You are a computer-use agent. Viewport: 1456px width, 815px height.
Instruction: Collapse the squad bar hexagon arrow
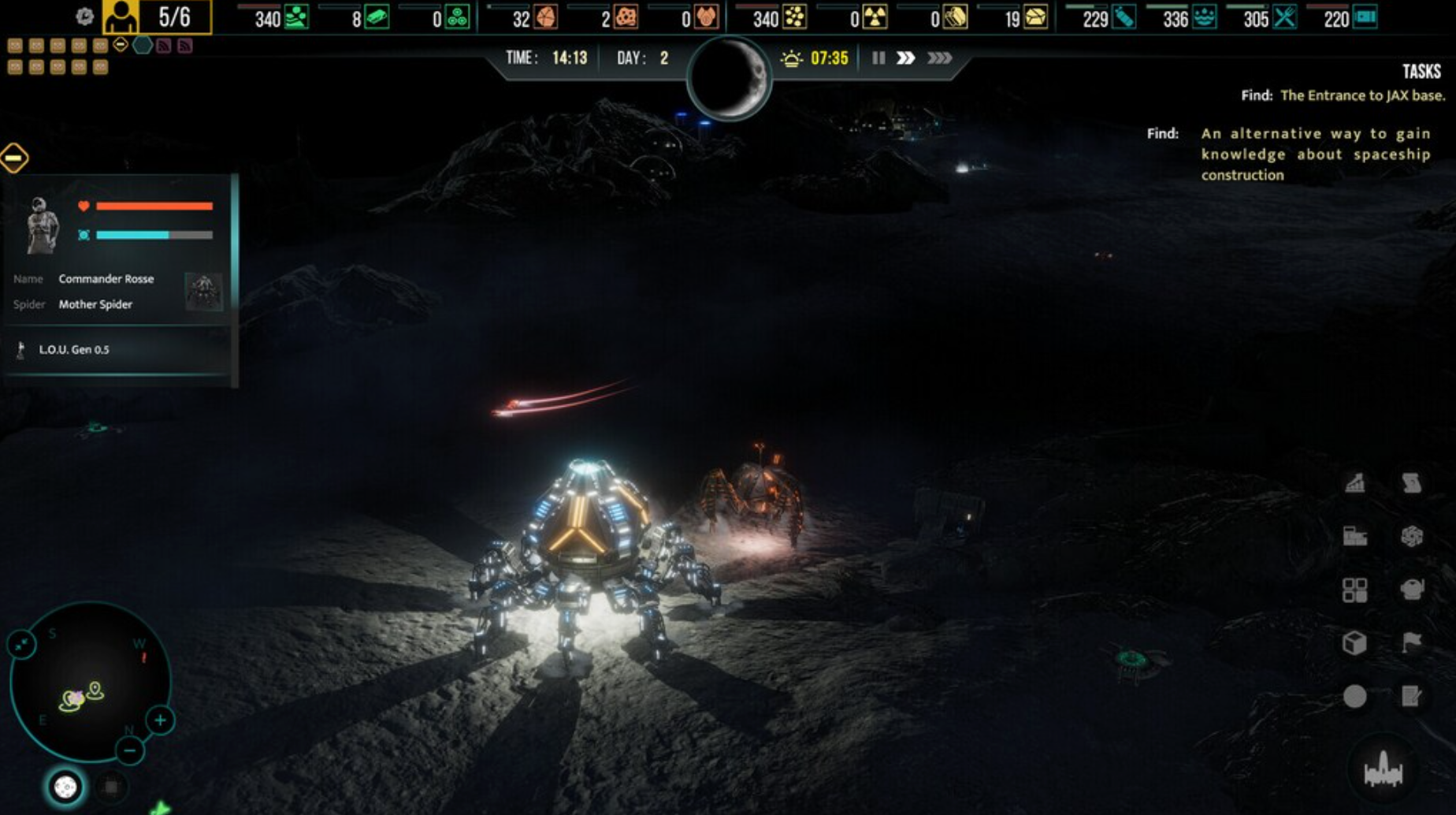120,45
